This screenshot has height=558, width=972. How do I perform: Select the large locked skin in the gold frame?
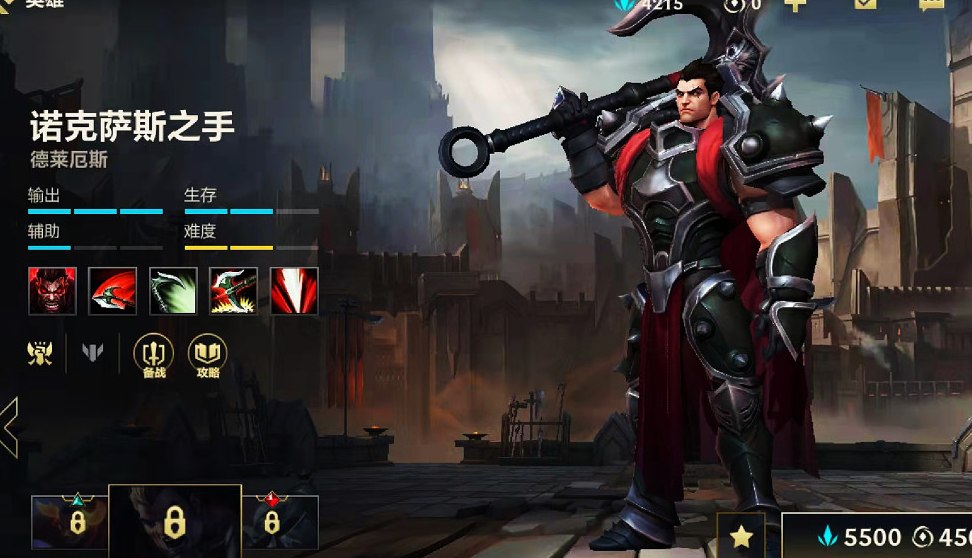click(174, 521)
